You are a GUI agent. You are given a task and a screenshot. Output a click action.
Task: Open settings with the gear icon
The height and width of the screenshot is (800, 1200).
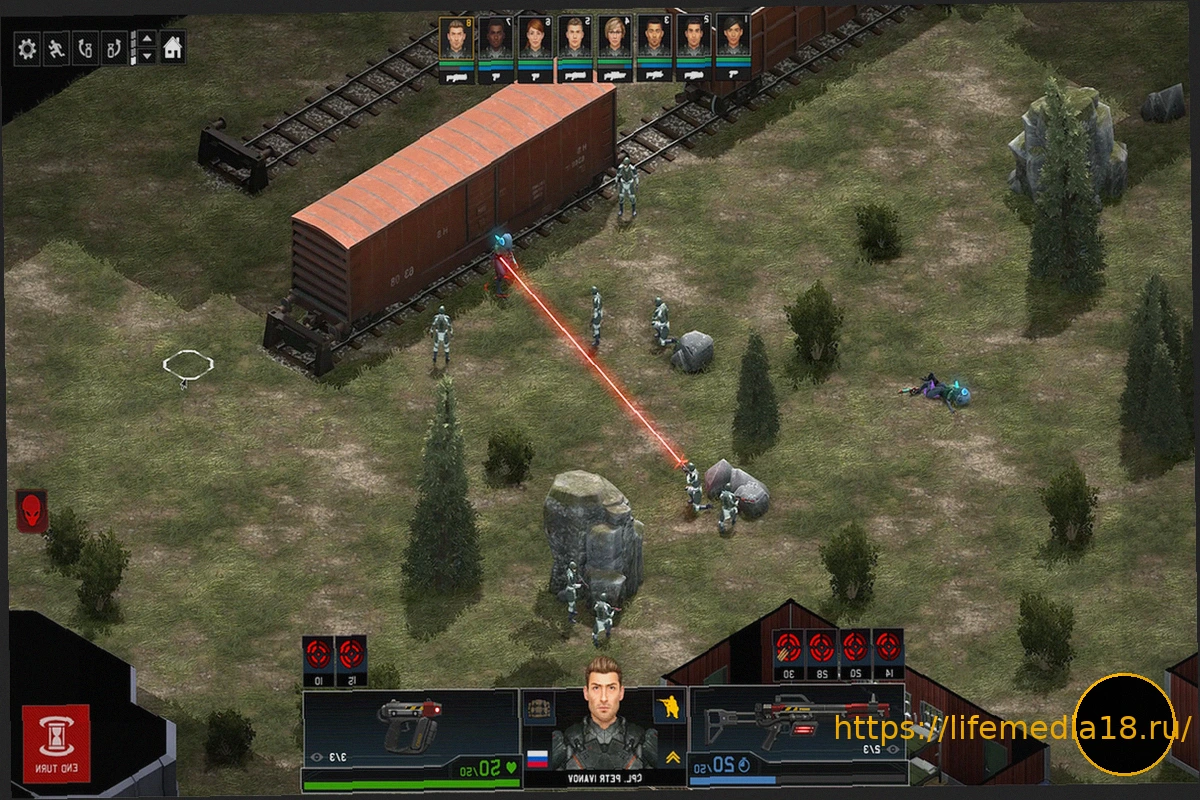click(27, 48)
